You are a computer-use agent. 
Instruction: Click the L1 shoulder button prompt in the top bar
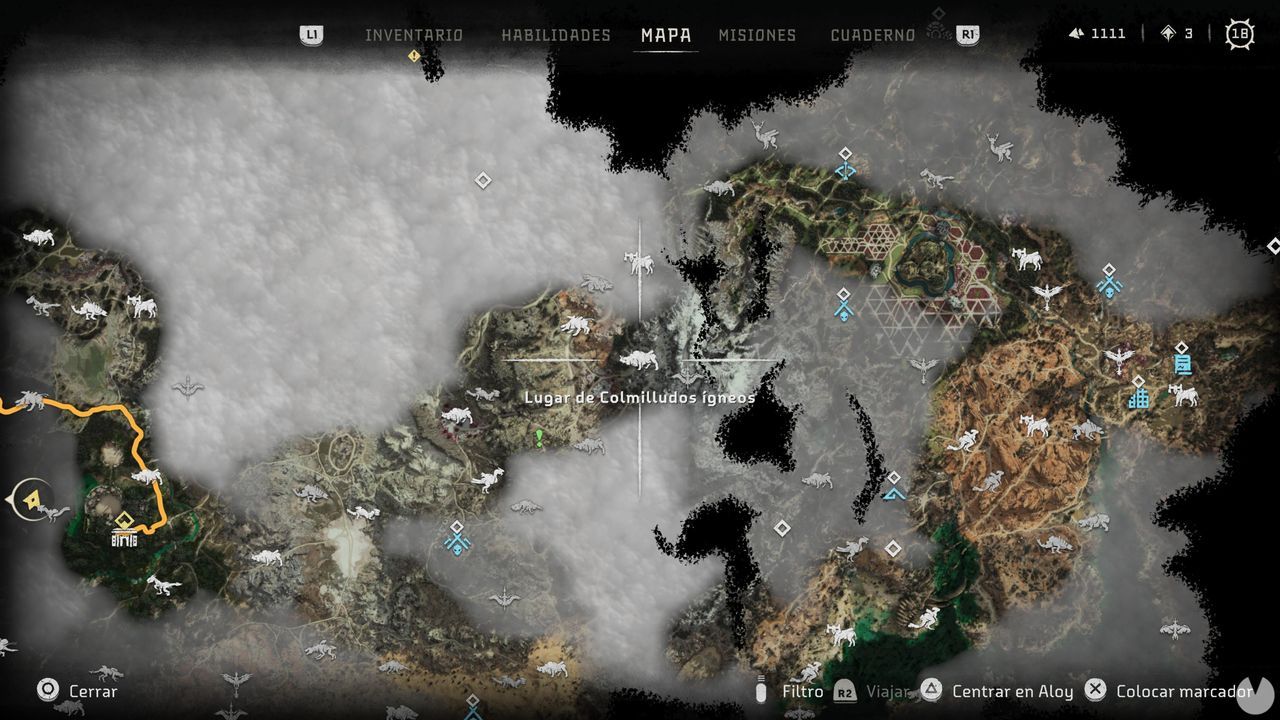point(311,35)
